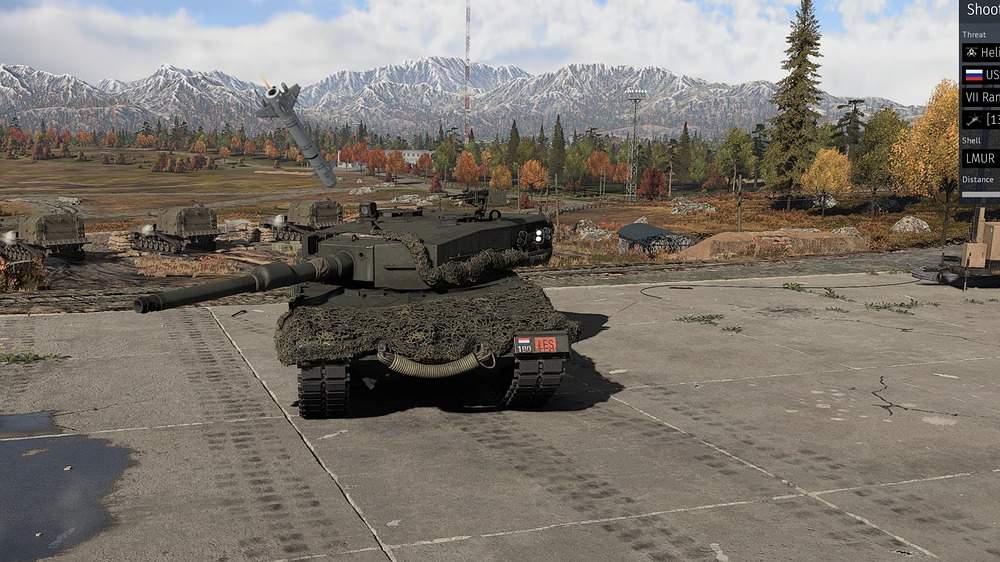Open the VII Rank dropdown
Screen dimensions: 1000x562
point(981,97)
